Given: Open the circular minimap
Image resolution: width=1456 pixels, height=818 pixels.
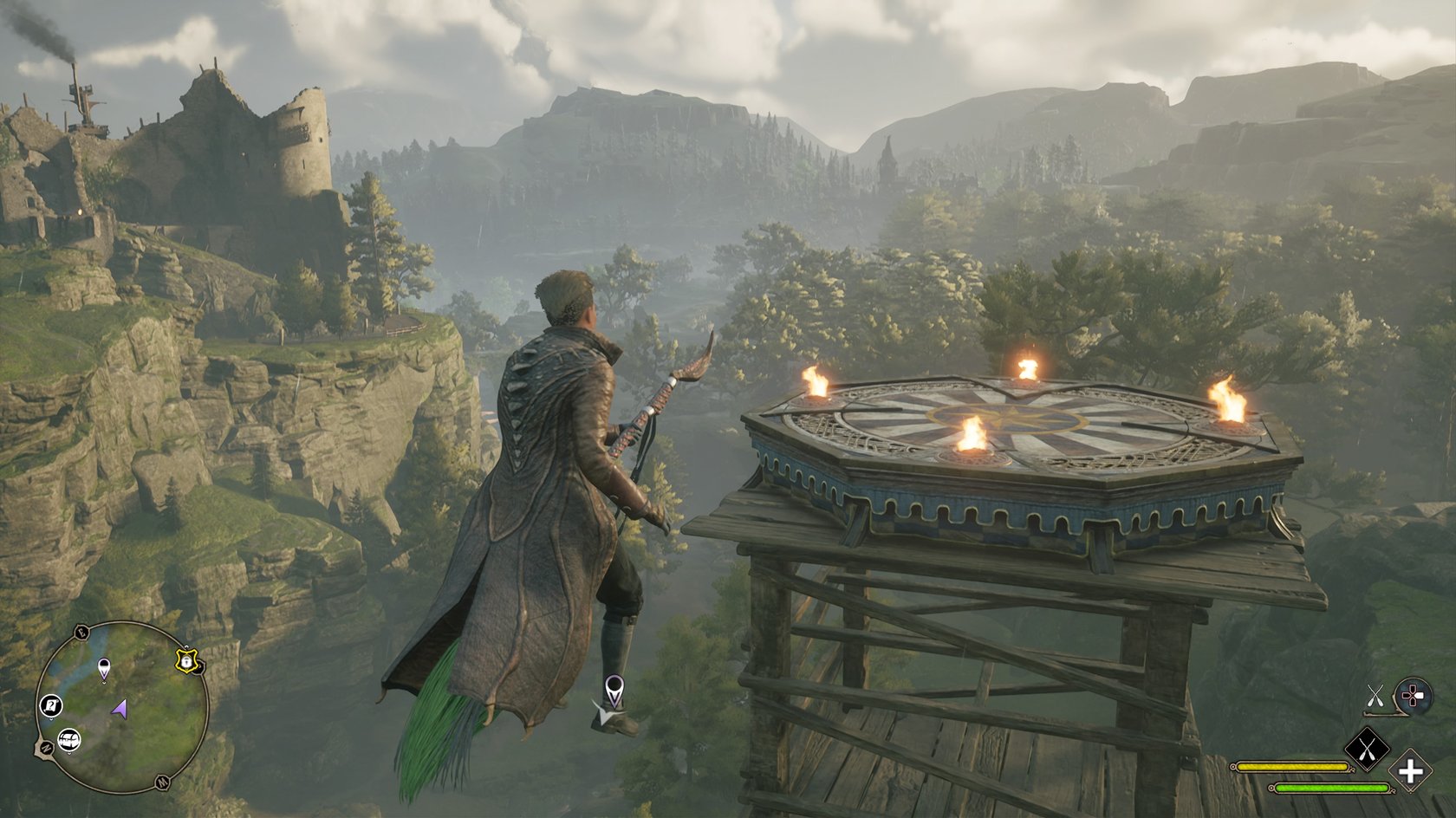Looking at the screenshot, I should pos(122,707).
